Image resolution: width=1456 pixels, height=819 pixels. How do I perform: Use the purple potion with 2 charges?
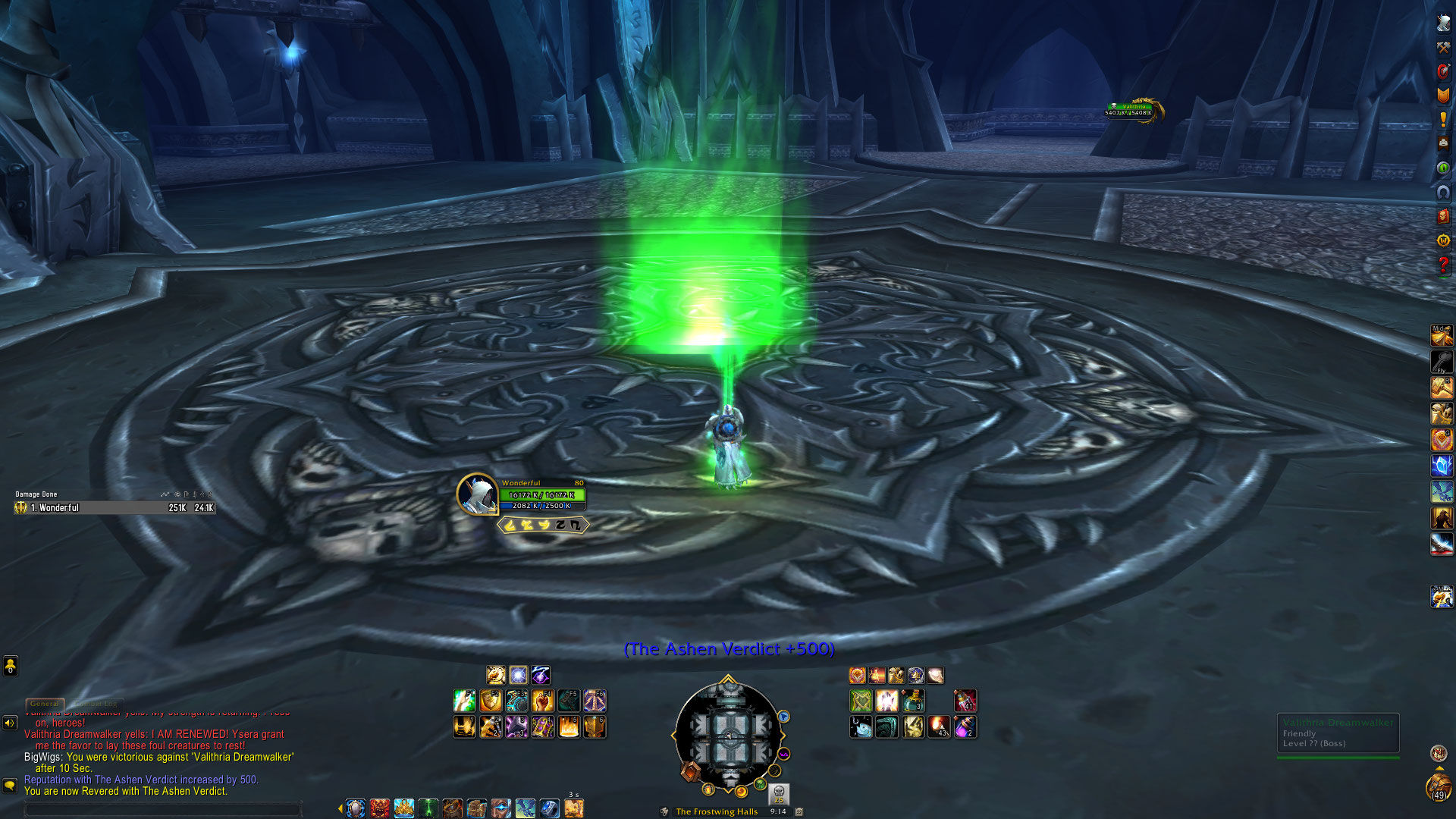(x=965, y=727)
